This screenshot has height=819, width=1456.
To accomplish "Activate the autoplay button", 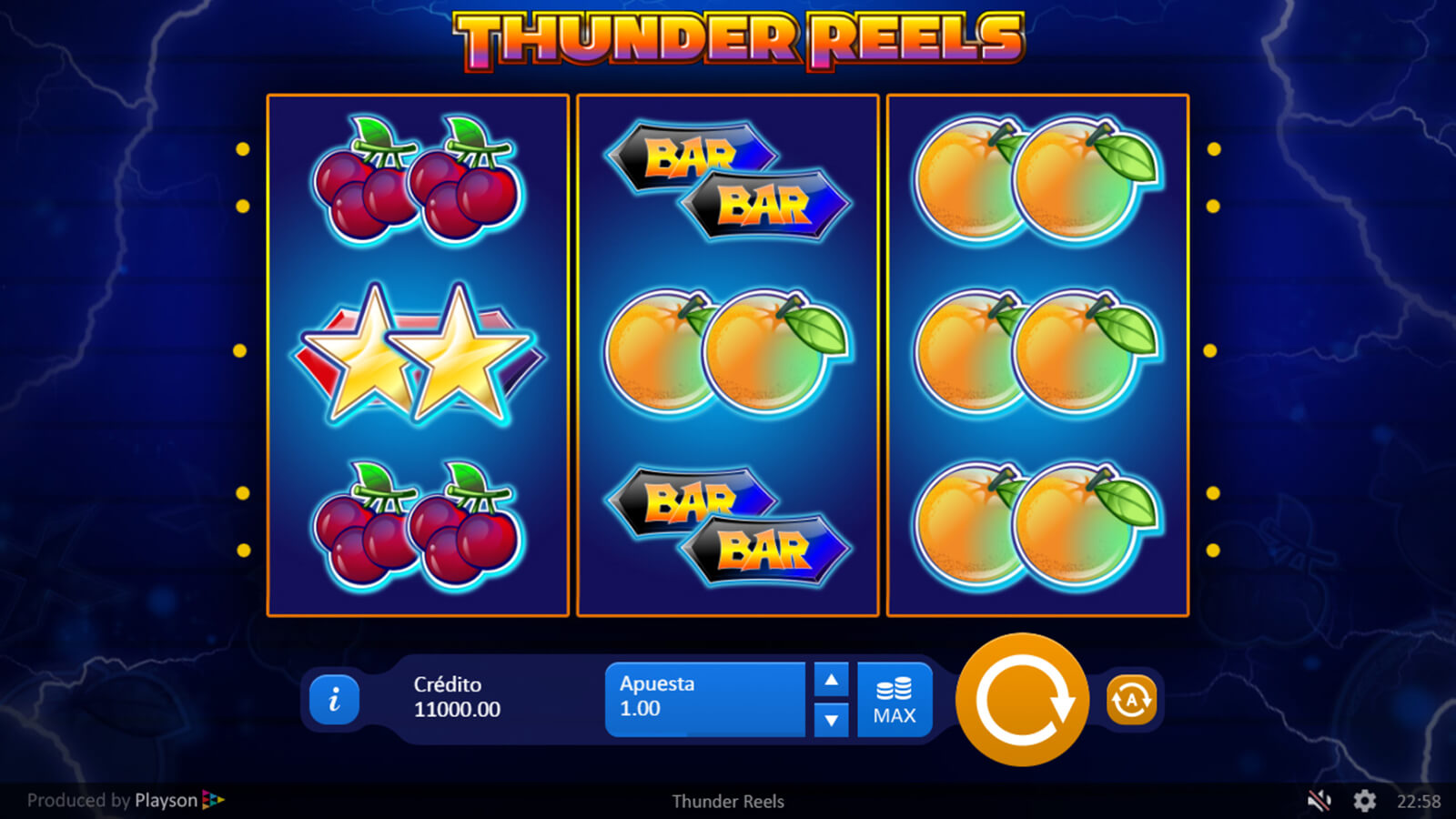I will [1131, 700].
